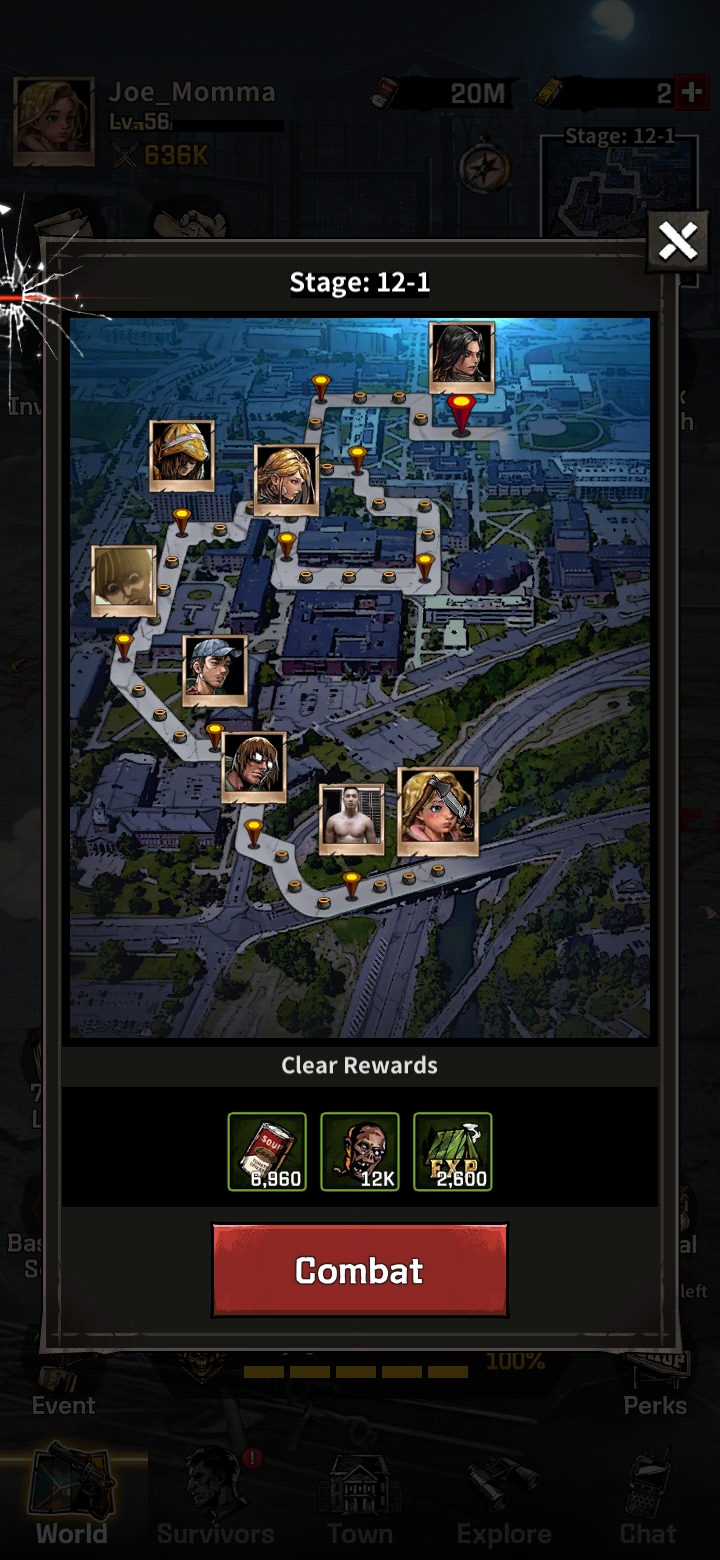Open Joe_Momma's player profile avatar
The image size is (720, 1560).
(54, 121)
